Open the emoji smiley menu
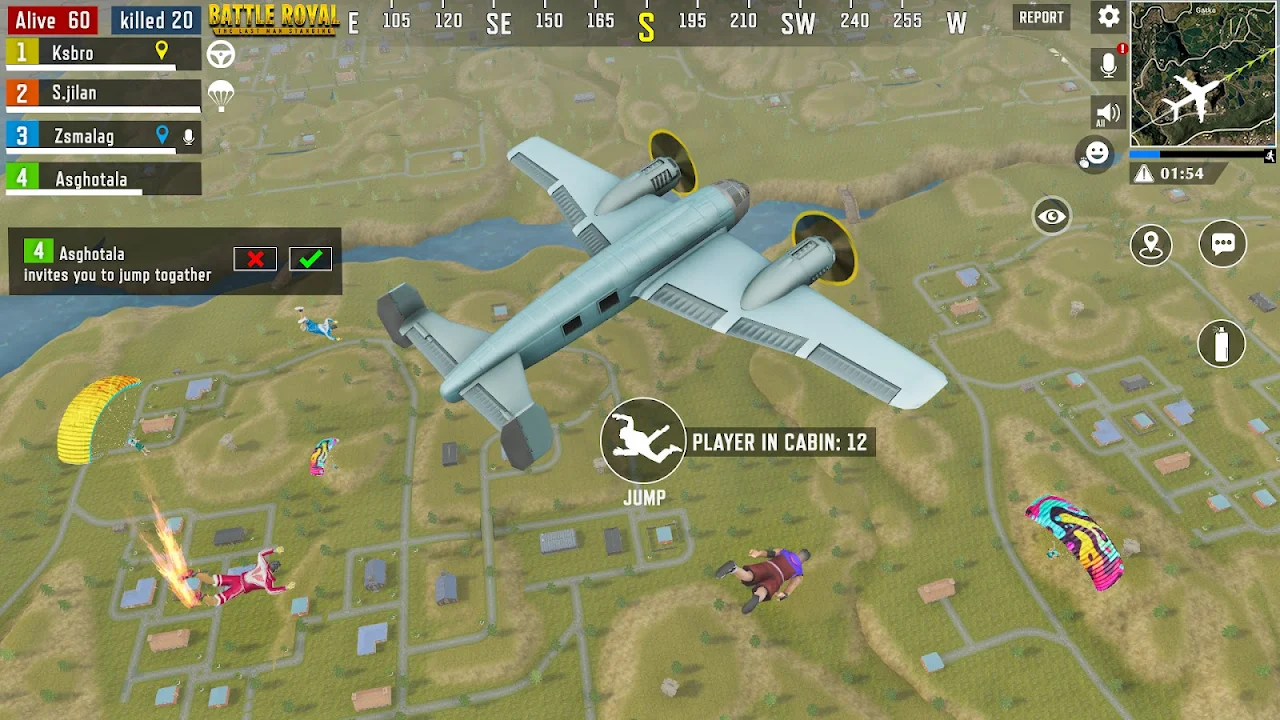The height and width of the screenshot is (720, 1280). pos(1097,153)
